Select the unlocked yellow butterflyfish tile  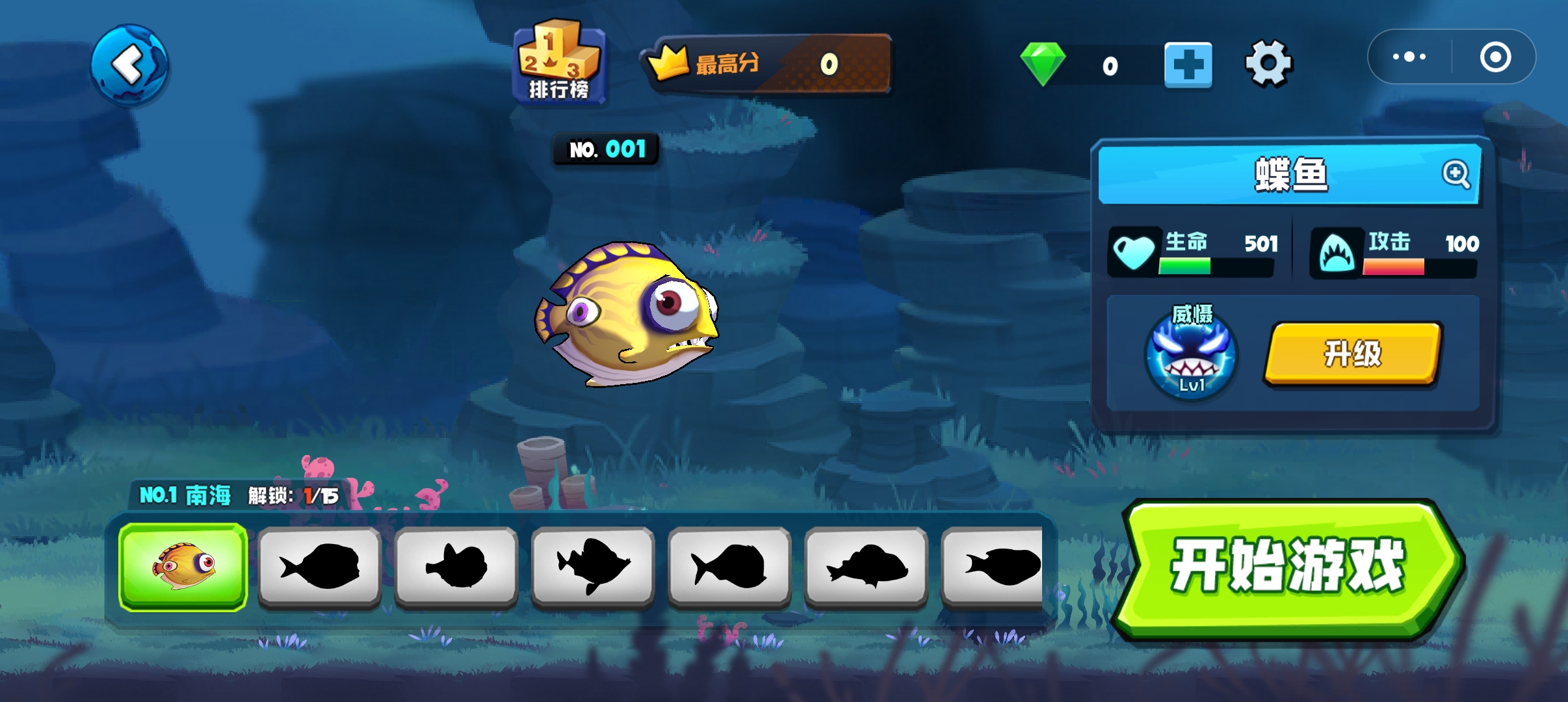[183, 567]
